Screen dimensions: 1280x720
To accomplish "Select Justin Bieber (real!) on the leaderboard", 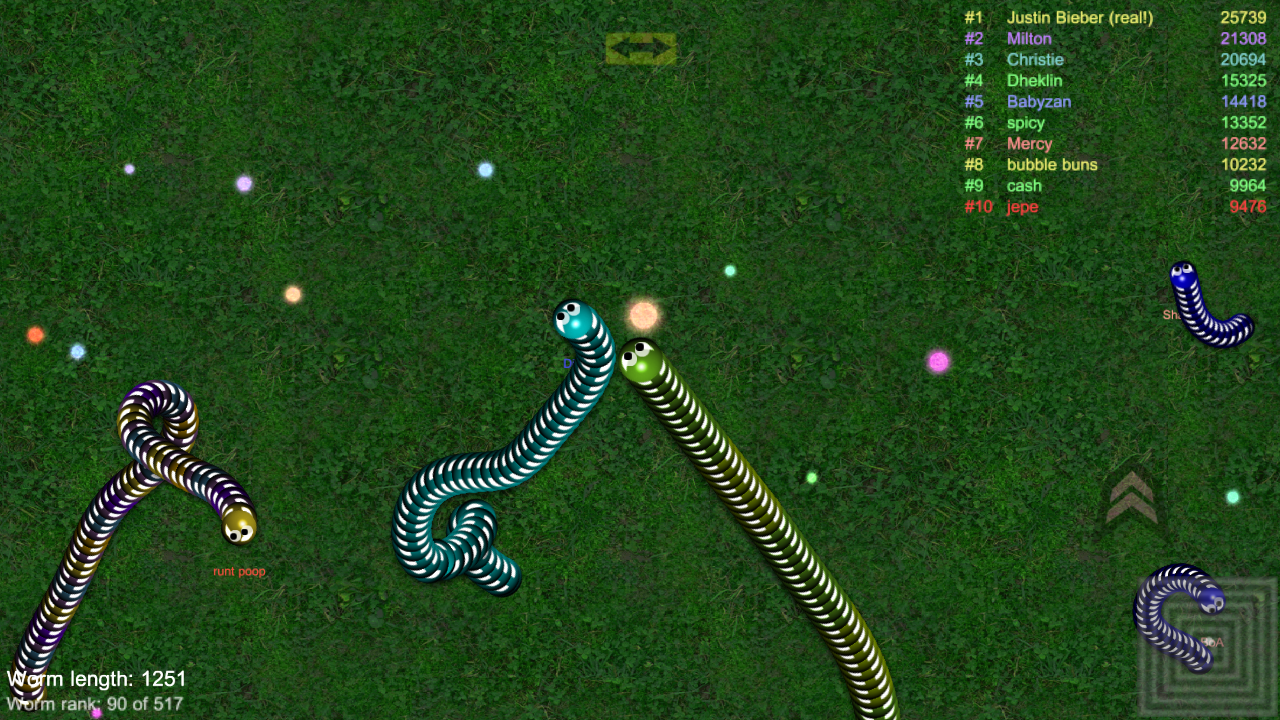I will (x=1079, y=17).
